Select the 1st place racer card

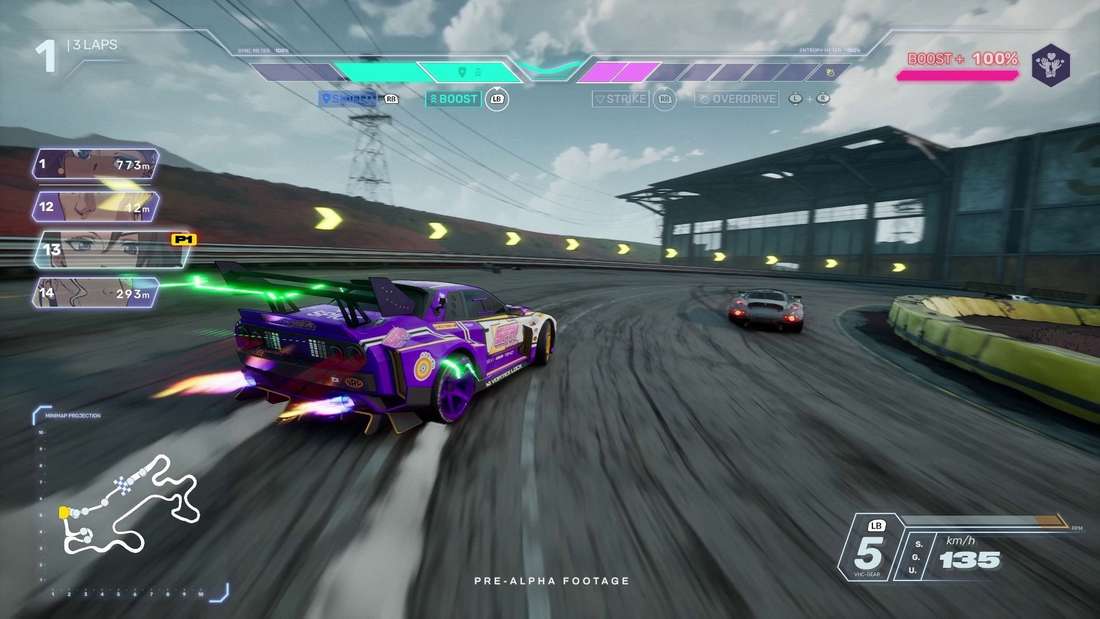(96, 163)
